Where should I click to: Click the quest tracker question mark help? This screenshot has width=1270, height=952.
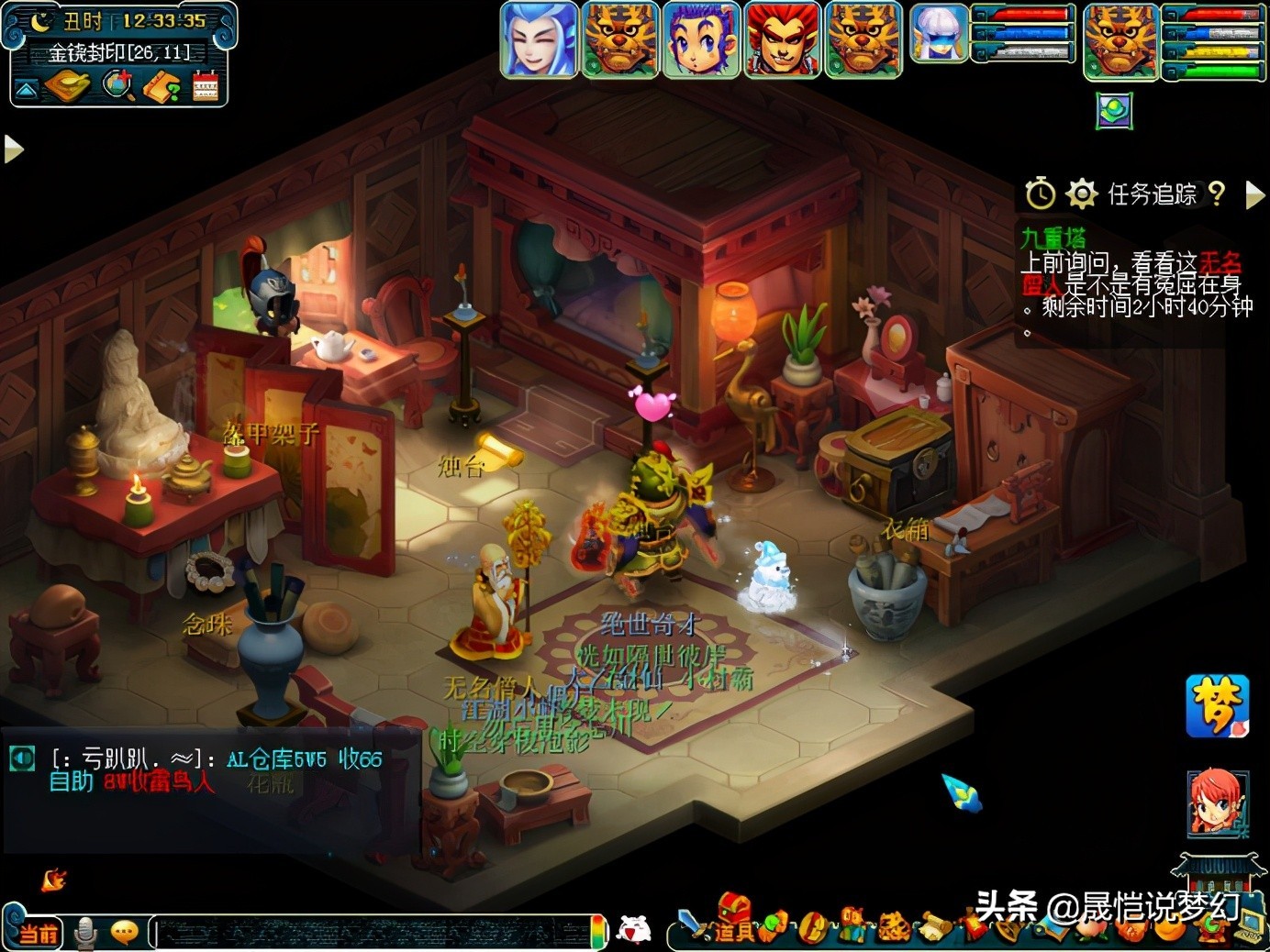click(x=1217, y=193)
